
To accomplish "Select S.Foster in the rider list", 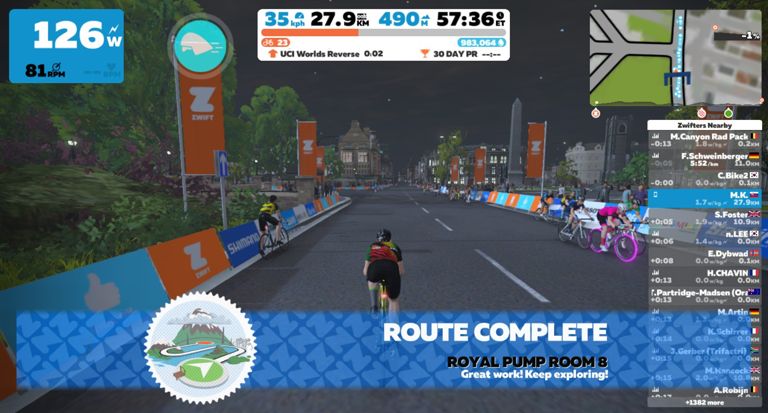I will coord(705,217).
